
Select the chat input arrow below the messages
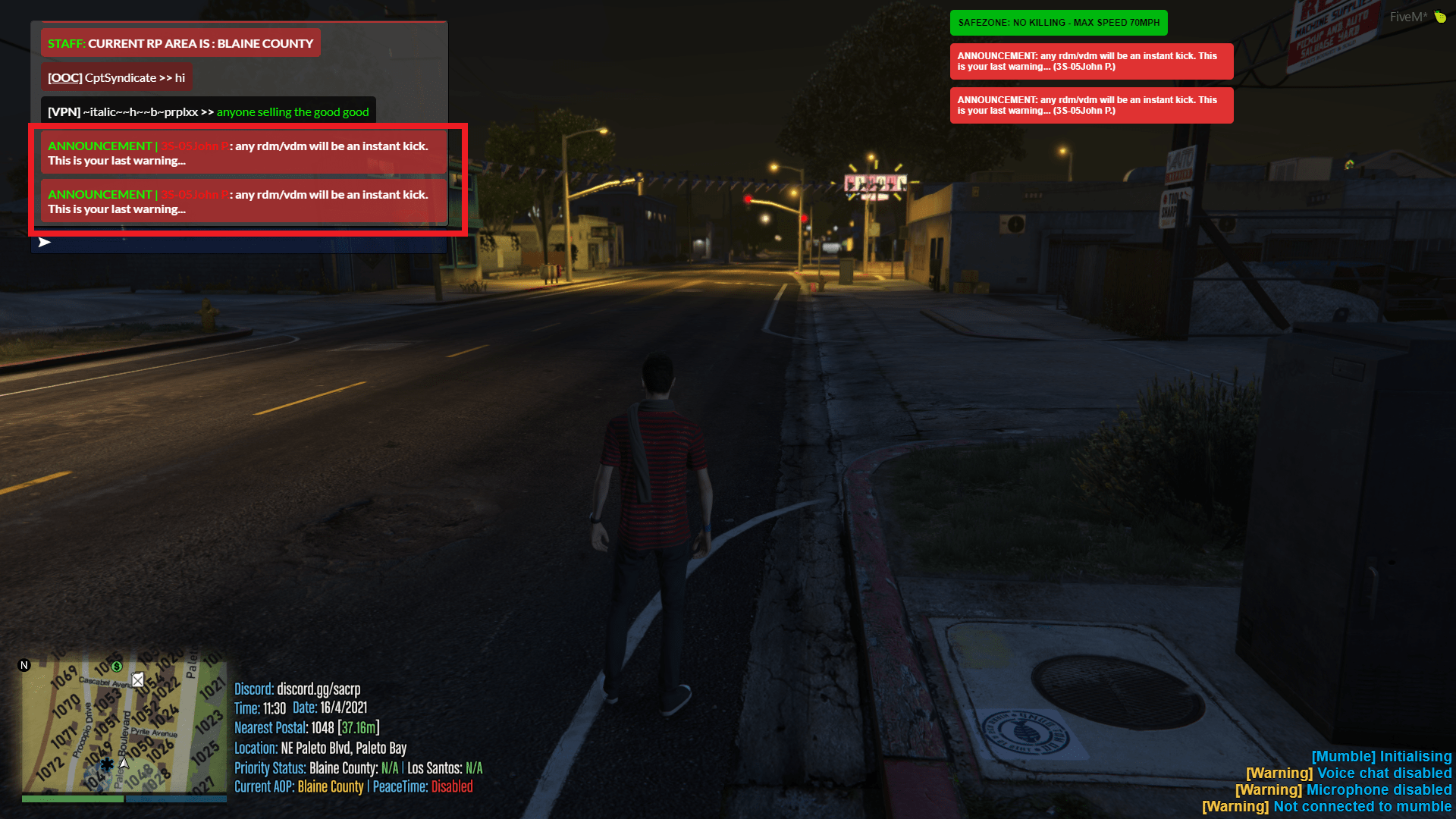45,243
